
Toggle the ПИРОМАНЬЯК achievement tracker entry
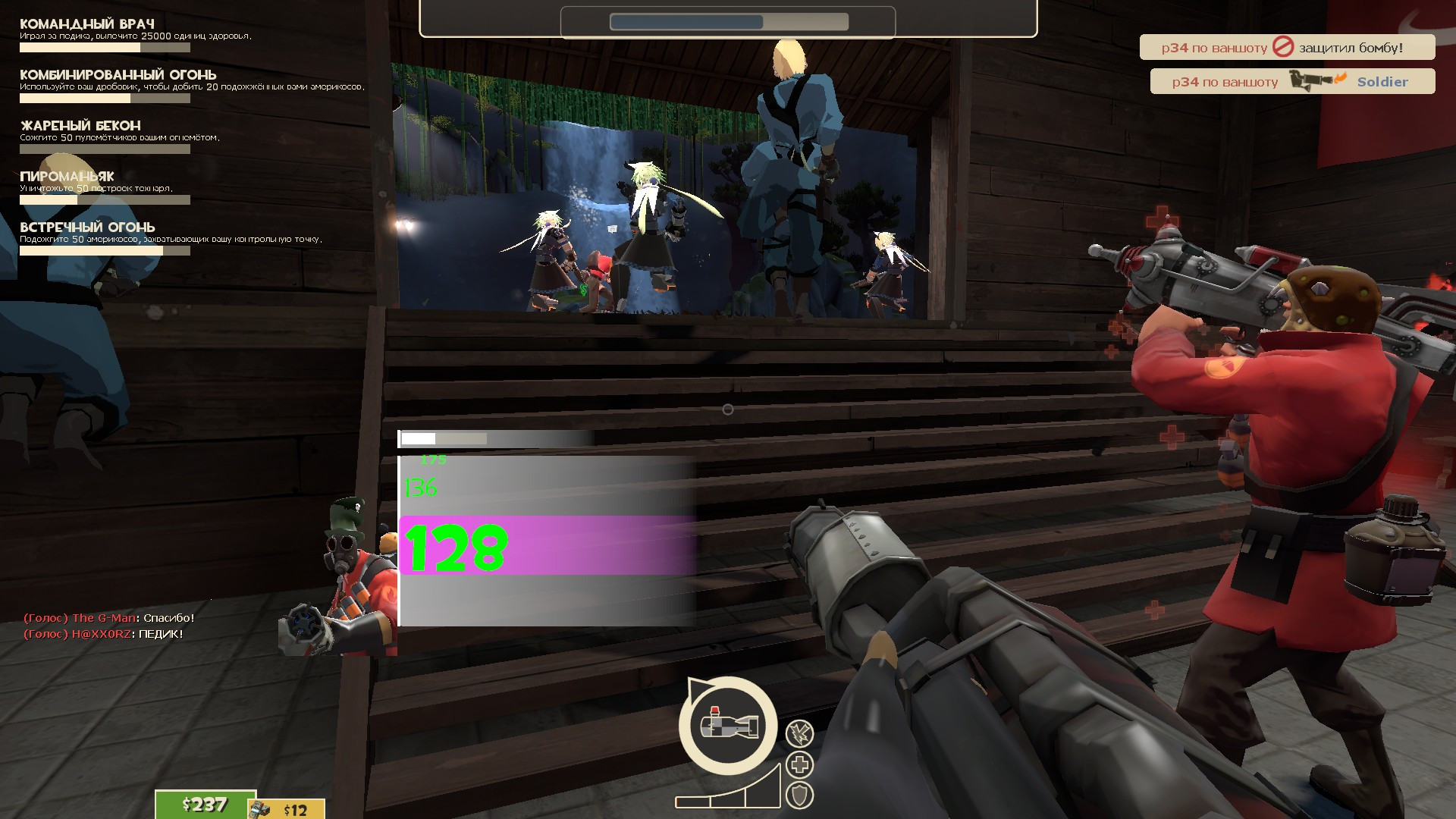coord(67,175)
